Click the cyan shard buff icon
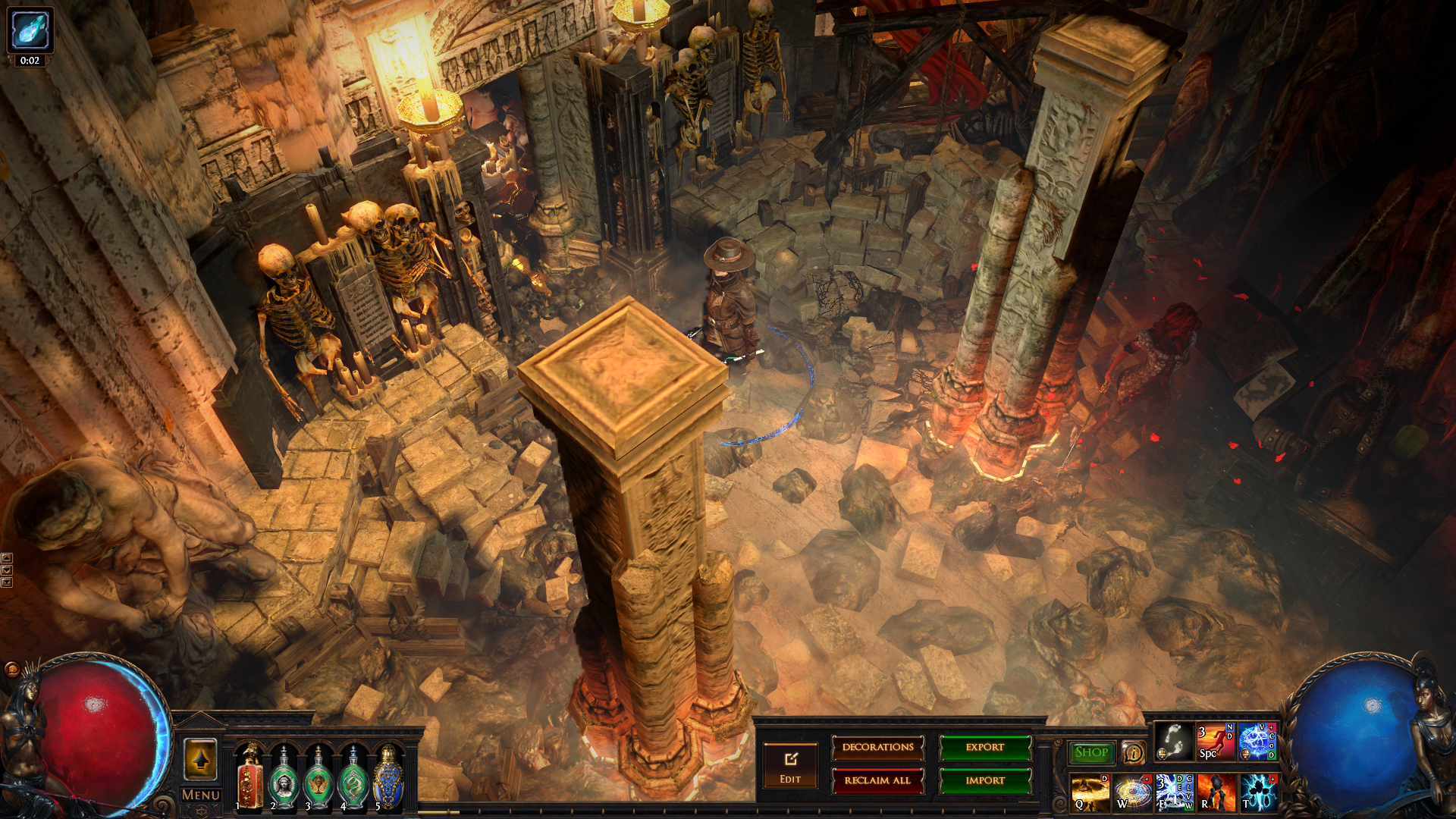 click(x=30, y=30)
